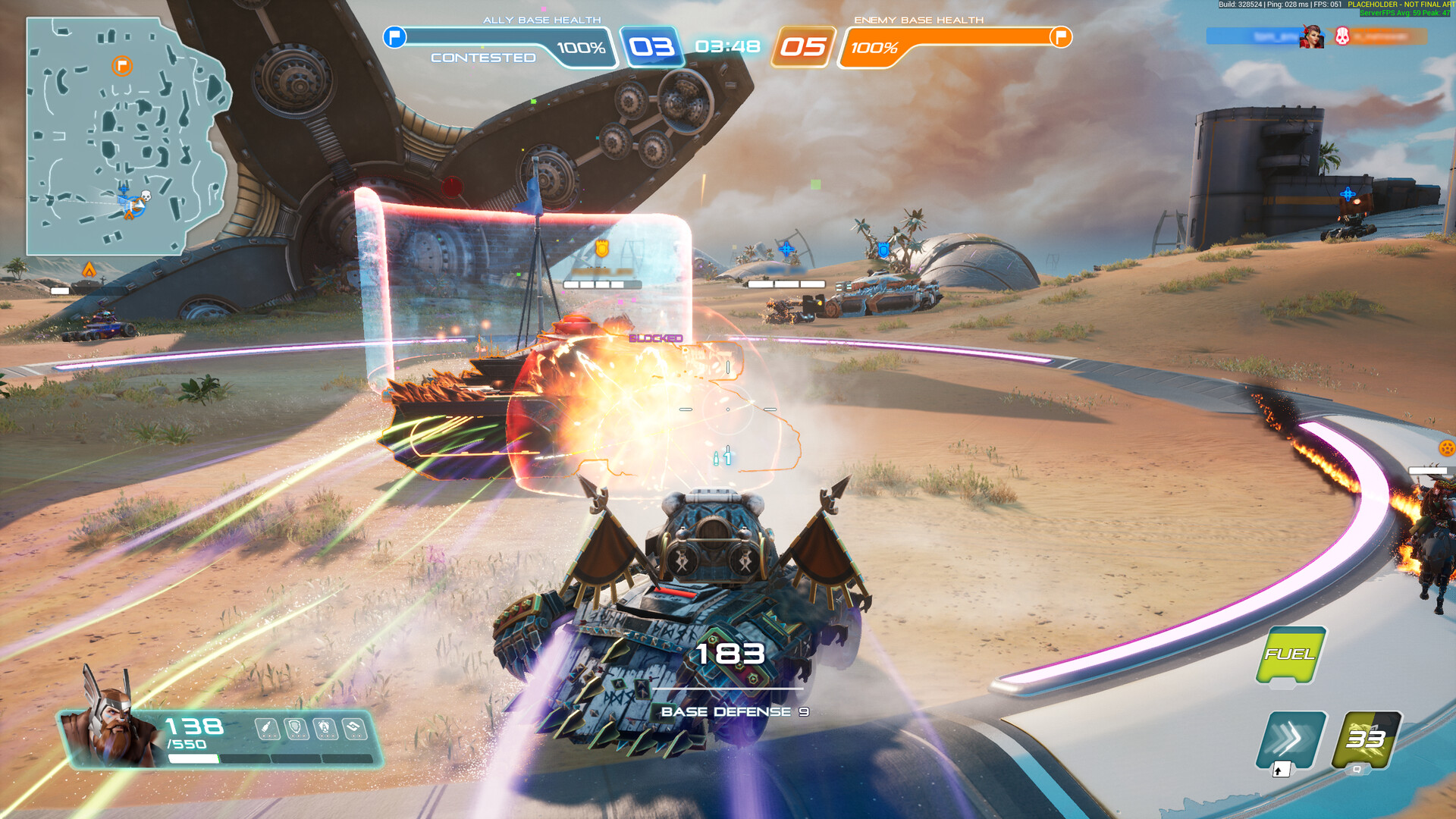Click the red-haired woman kill feed portrait
This screenshot has width=1456, height=819.
(1311, 36)
